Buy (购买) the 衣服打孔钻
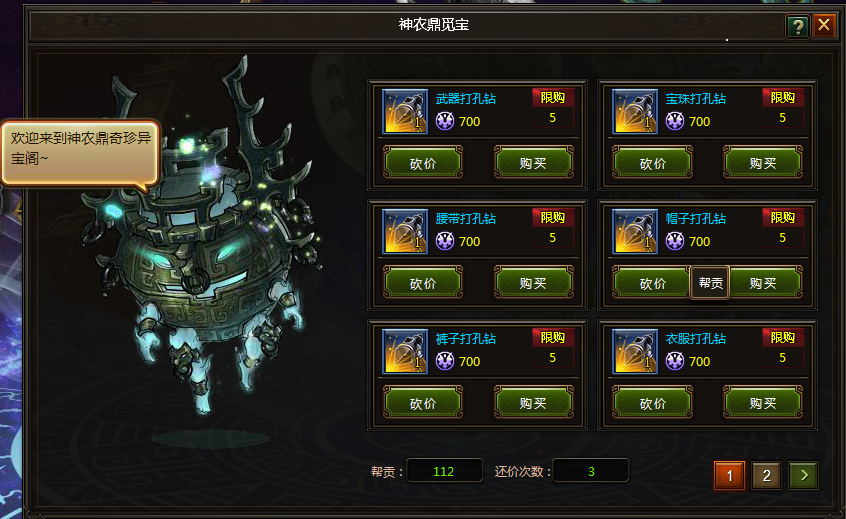 (763, 403)
